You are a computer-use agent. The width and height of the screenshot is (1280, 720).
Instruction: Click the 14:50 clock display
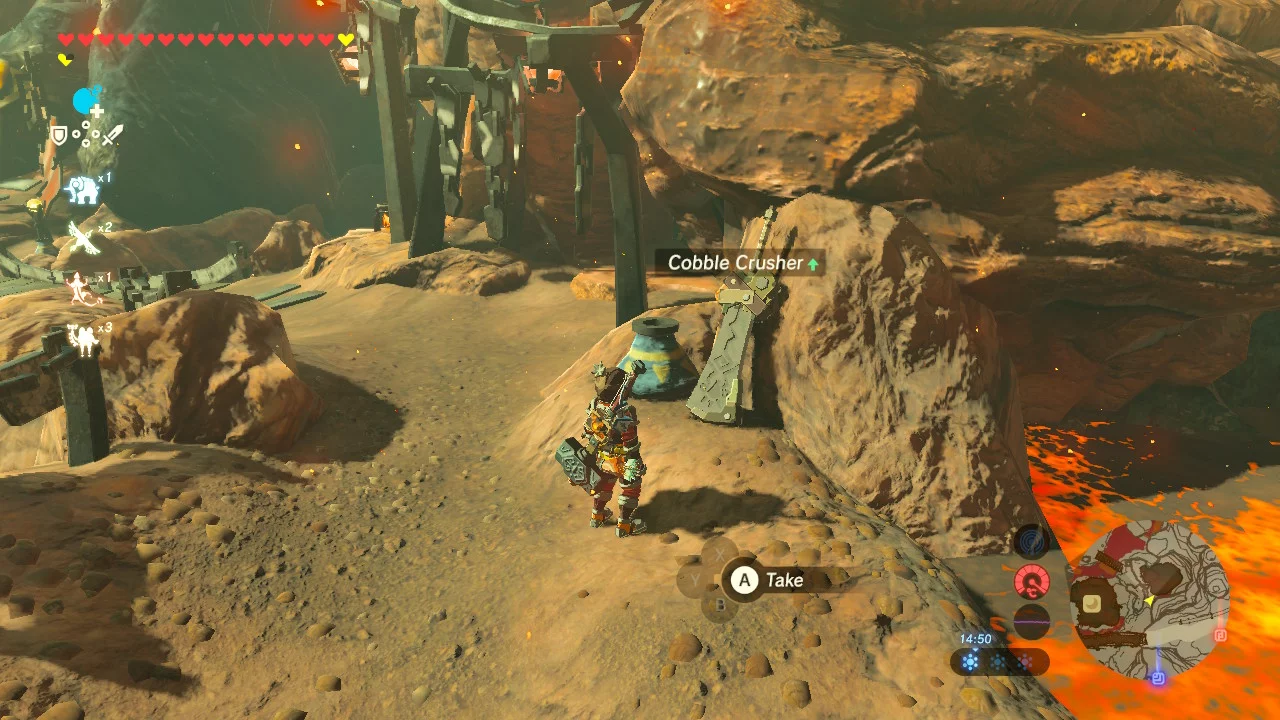[976, 636]
